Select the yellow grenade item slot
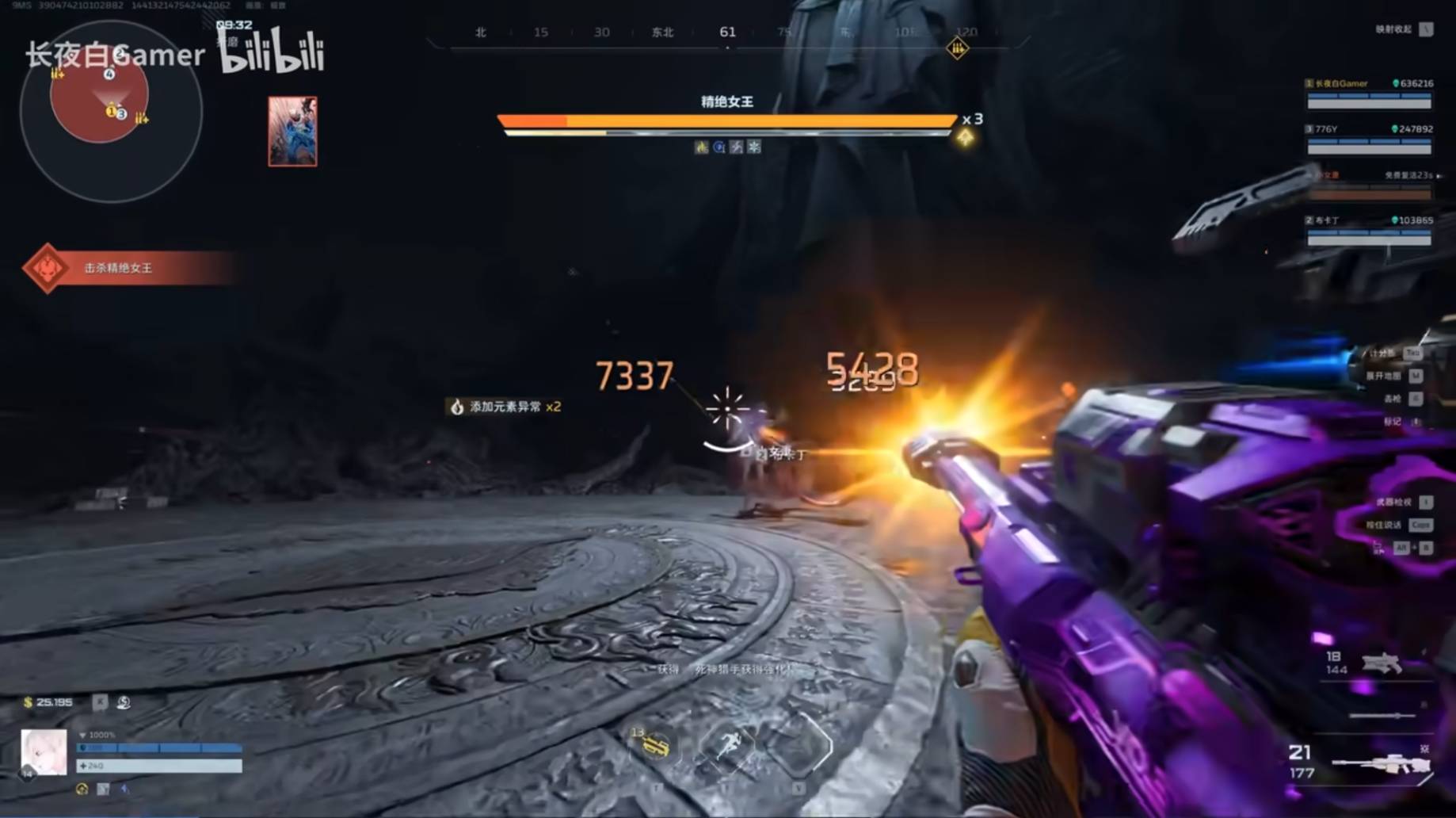 654,745
